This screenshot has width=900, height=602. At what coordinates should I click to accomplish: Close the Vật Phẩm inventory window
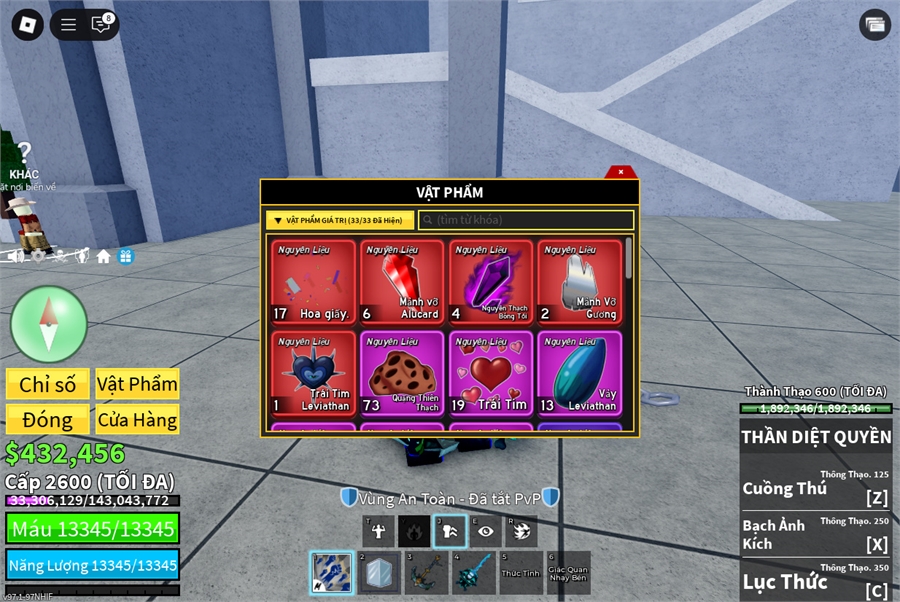620,172
